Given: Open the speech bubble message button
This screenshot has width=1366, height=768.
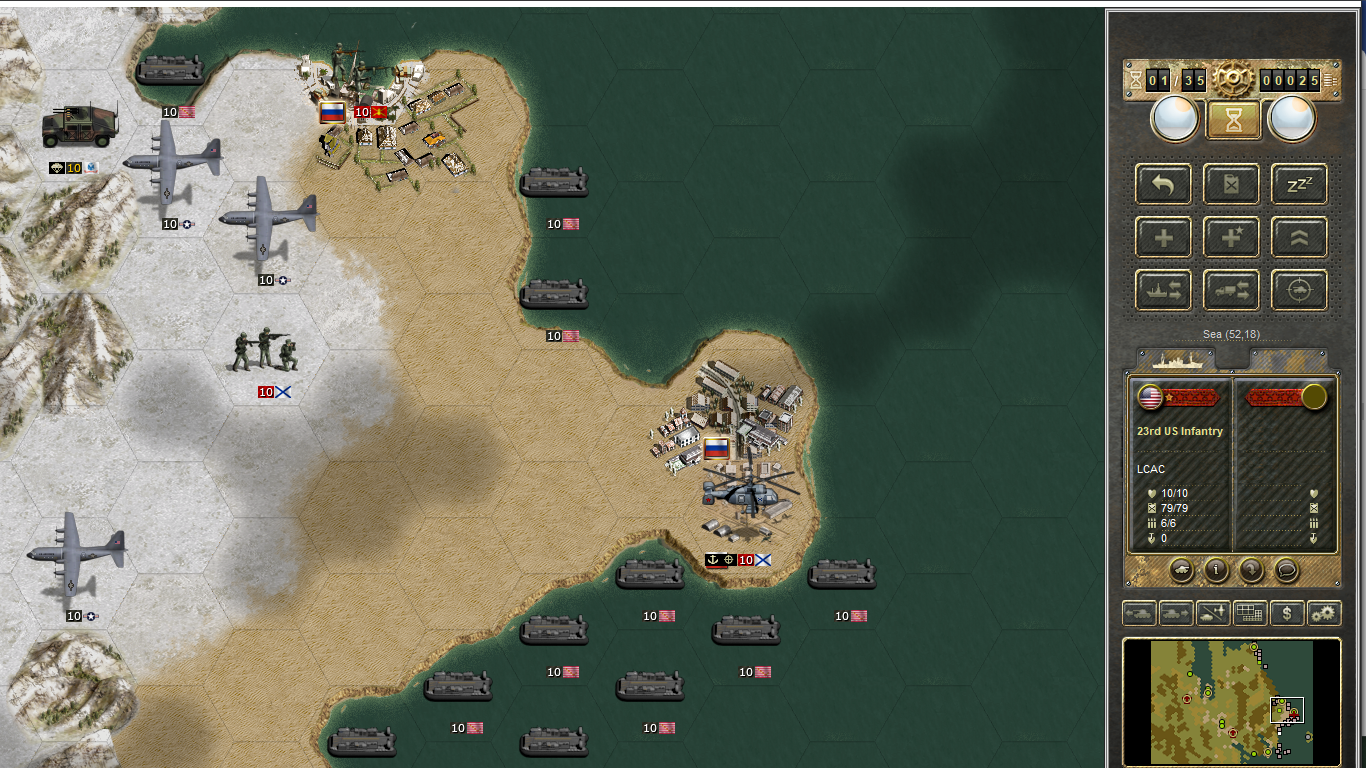Looking at the screenshot, I should coord(1286,570).
